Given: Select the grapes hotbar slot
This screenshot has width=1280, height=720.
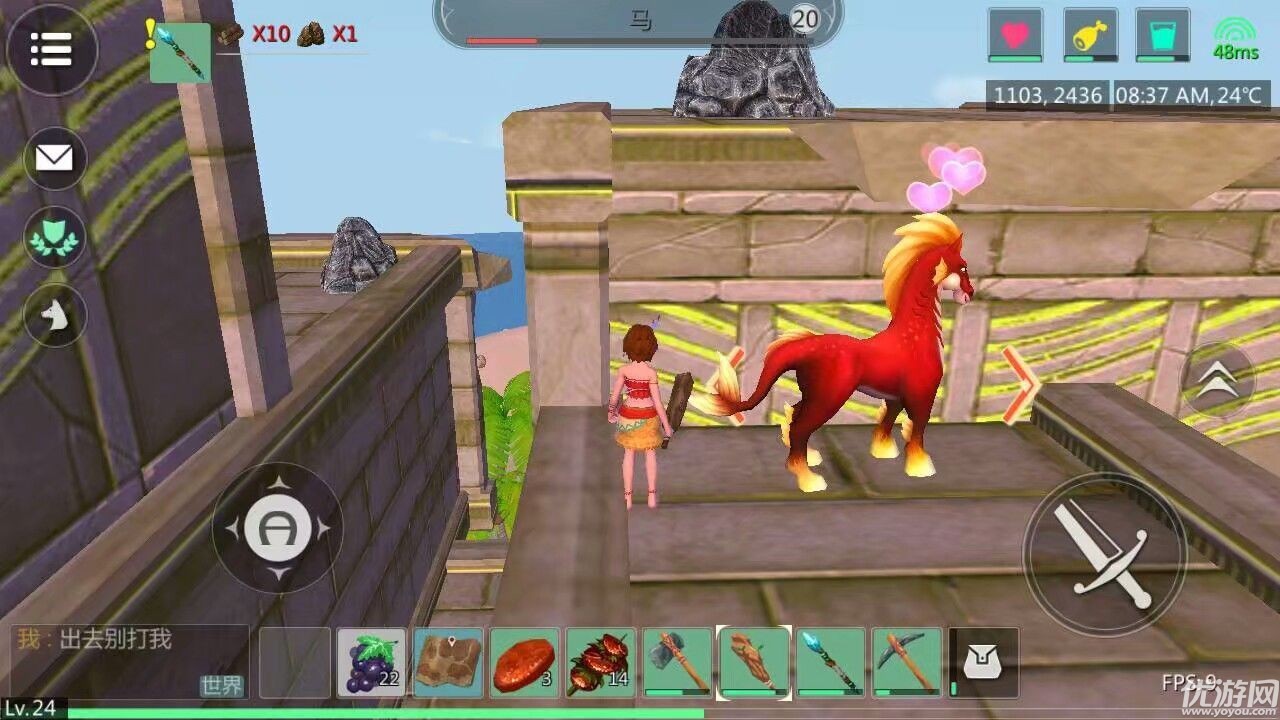Looking at the screenshot, I should [372, 662].
